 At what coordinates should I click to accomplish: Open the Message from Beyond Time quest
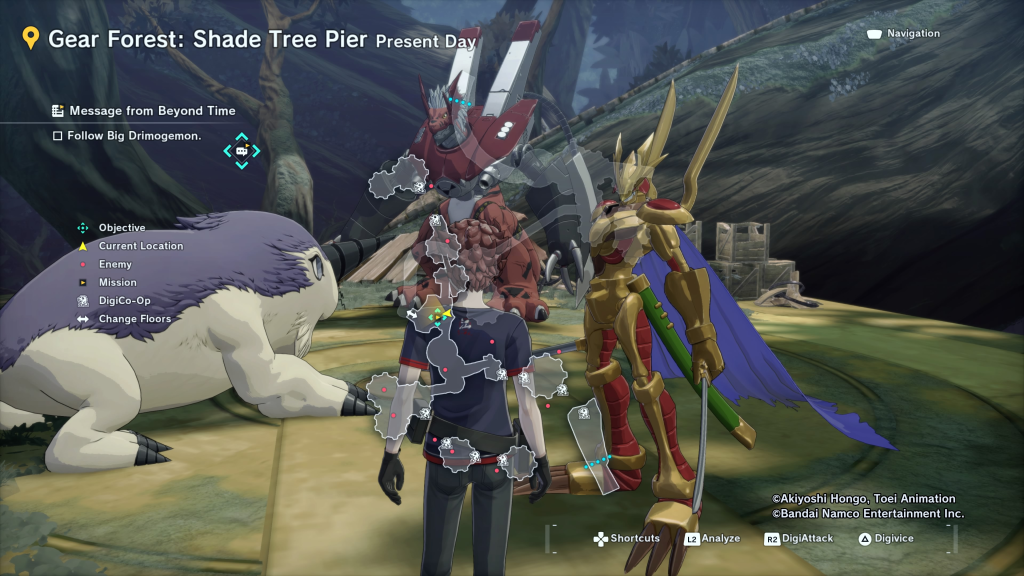tap(151, 111)
